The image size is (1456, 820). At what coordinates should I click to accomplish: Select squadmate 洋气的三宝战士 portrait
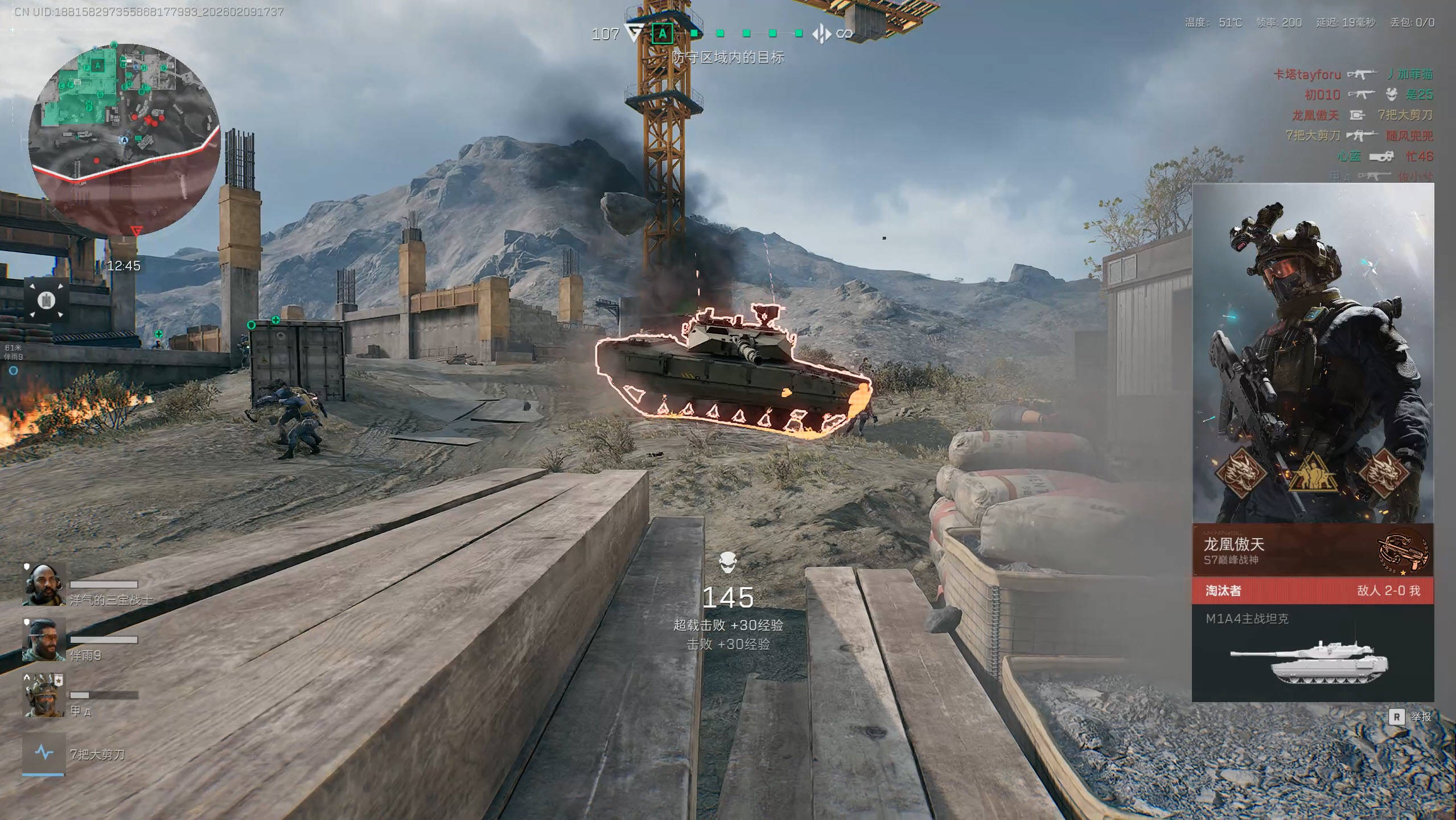[x=44, y=584]
